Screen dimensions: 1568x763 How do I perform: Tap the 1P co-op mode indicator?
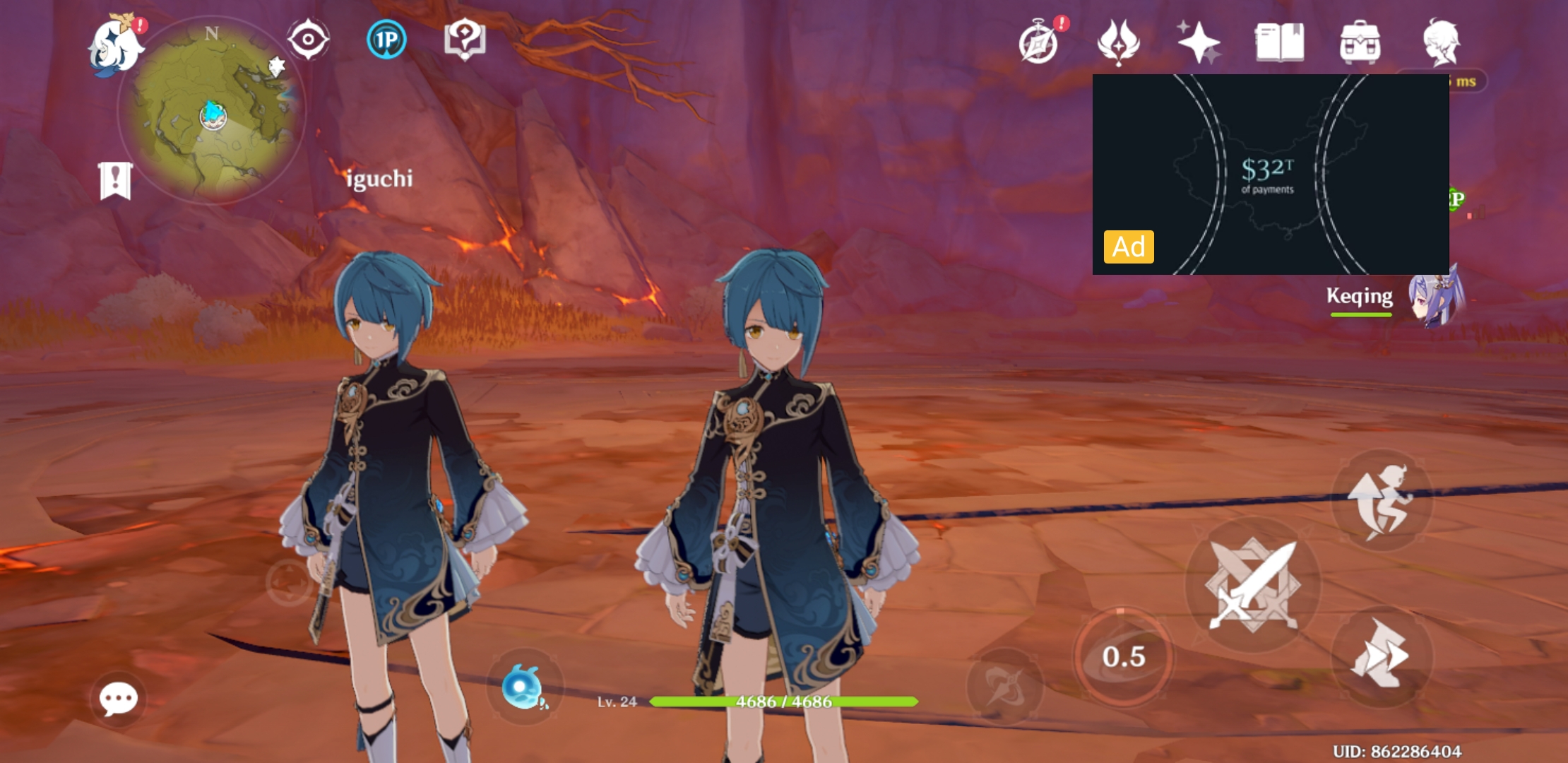pos(386,40)
